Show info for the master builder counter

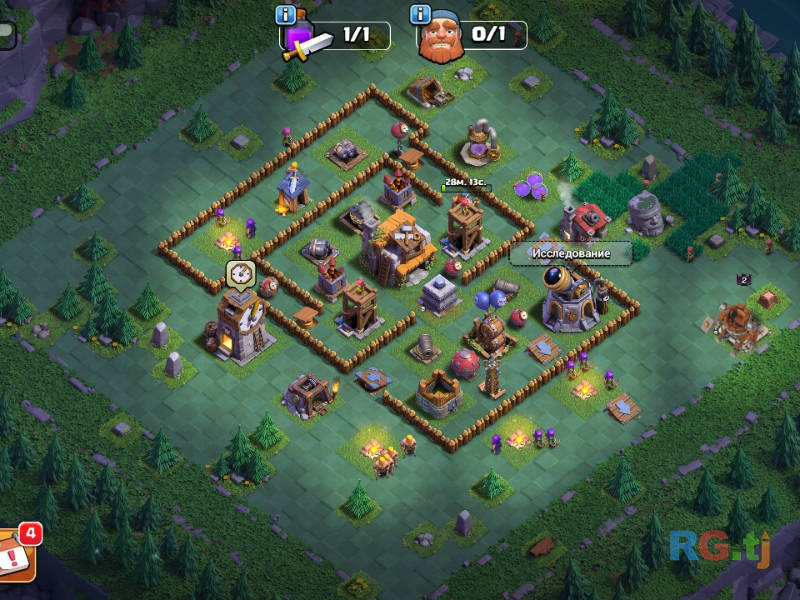tap(422, 14)
